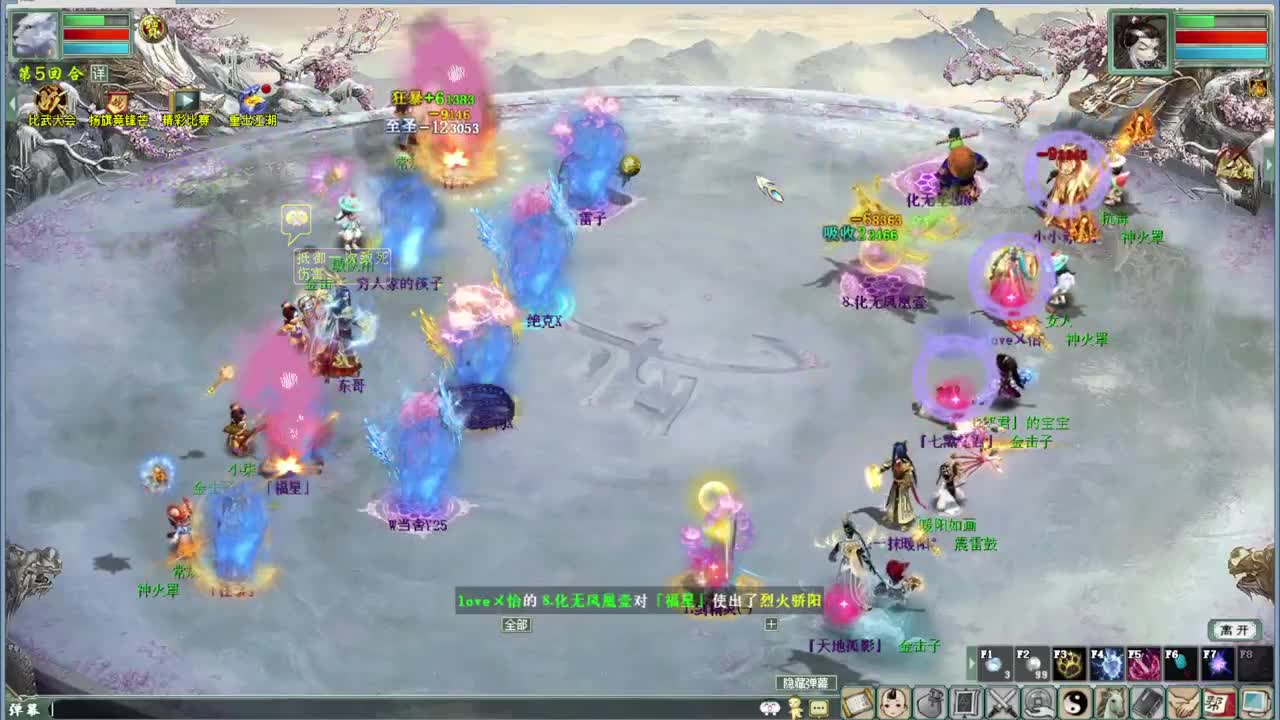
Task: Click the sheep emoji icon near chat bar
Action: coord(769,706)
